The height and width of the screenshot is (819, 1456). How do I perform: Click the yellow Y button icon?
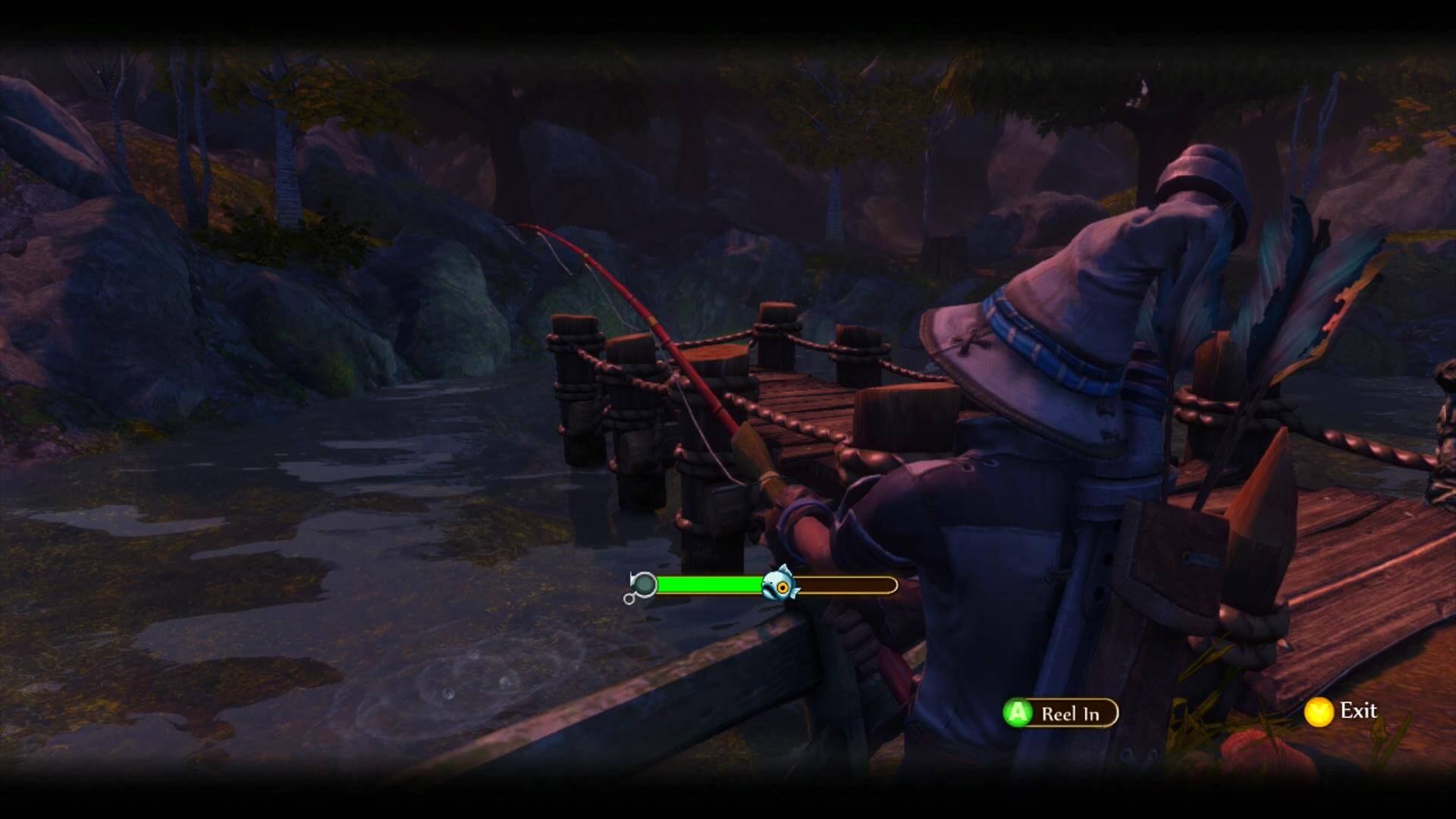(1320, 711)
